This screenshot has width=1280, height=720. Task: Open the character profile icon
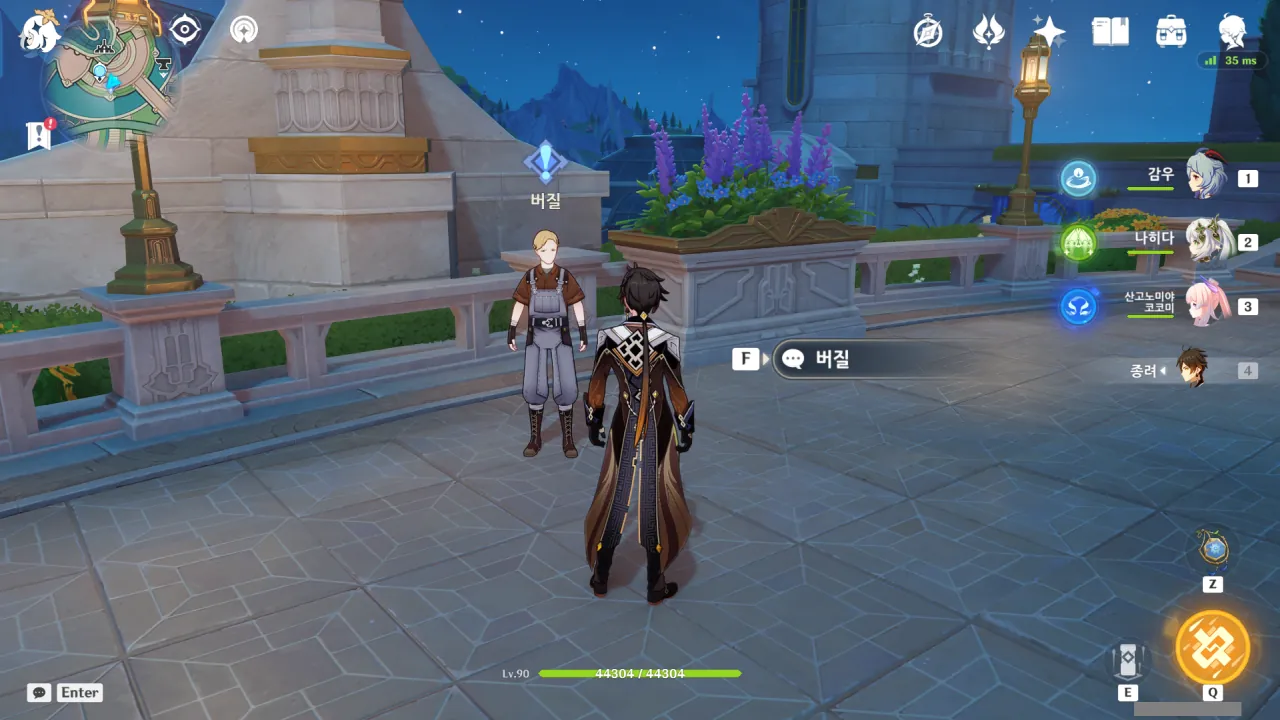tap(1232, 32)
